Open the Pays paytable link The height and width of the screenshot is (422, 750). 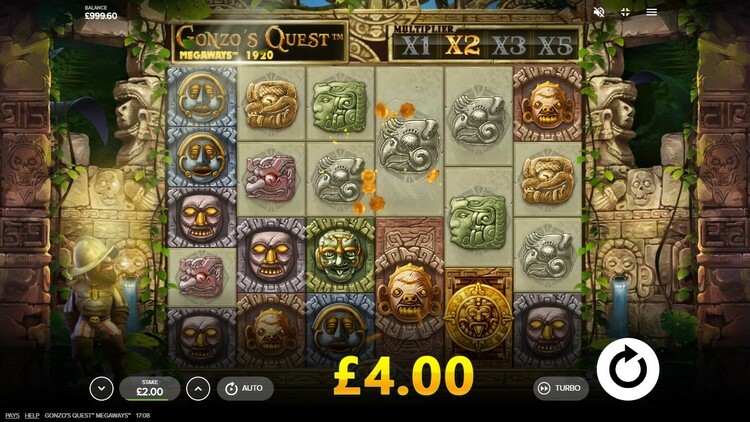click(x=12, y=415)
